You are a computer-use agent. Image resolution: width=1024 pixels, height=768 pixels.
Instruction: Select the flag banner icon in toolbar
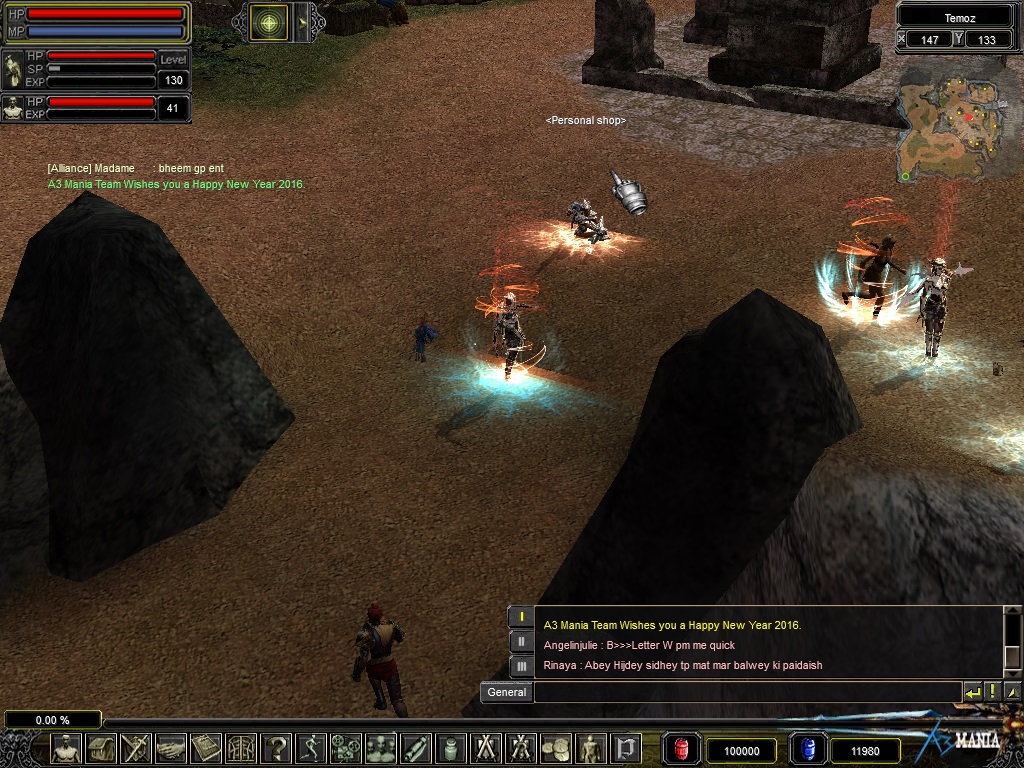click(625, 748)
